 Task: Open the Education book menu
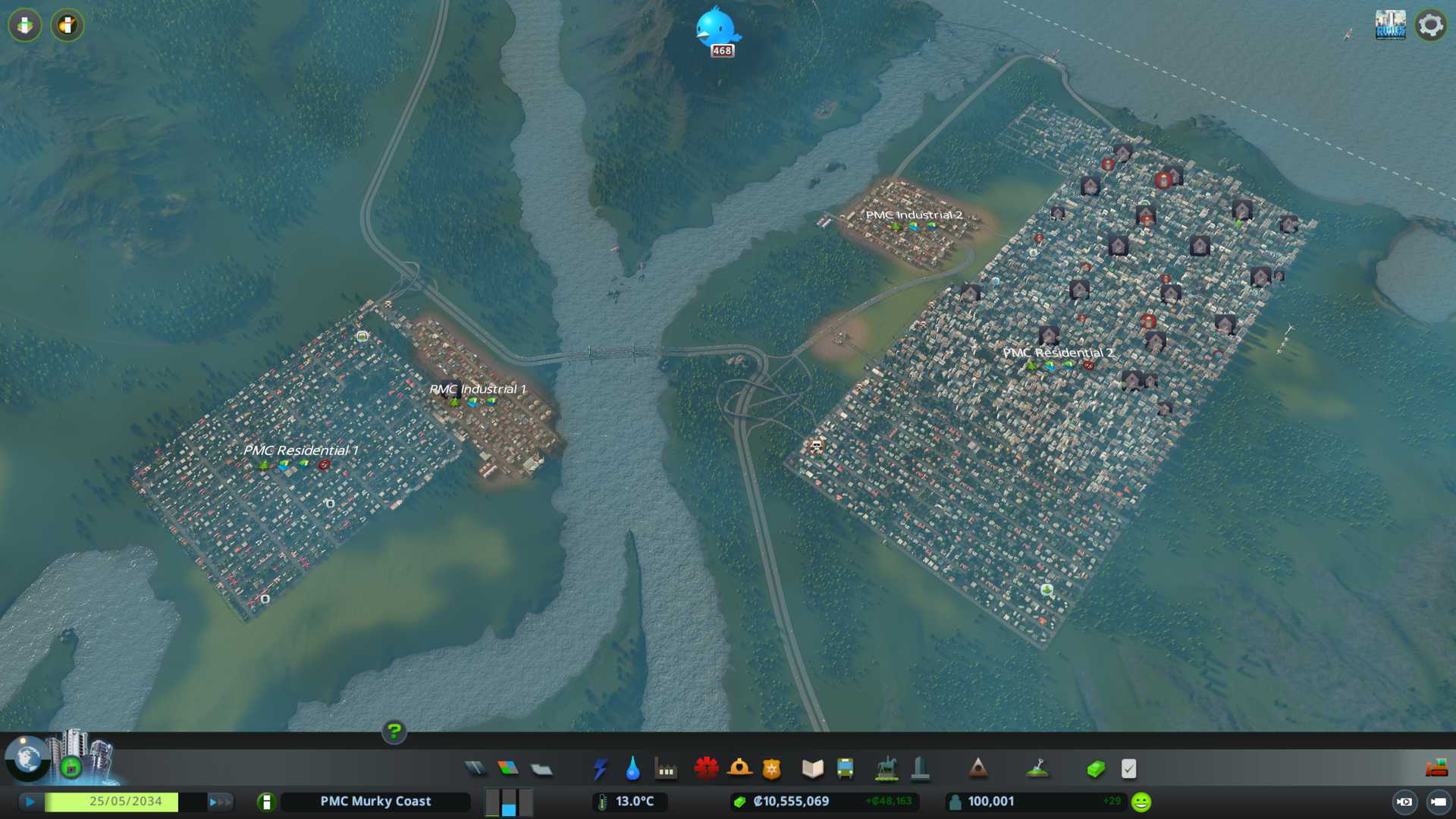[812, 769]
